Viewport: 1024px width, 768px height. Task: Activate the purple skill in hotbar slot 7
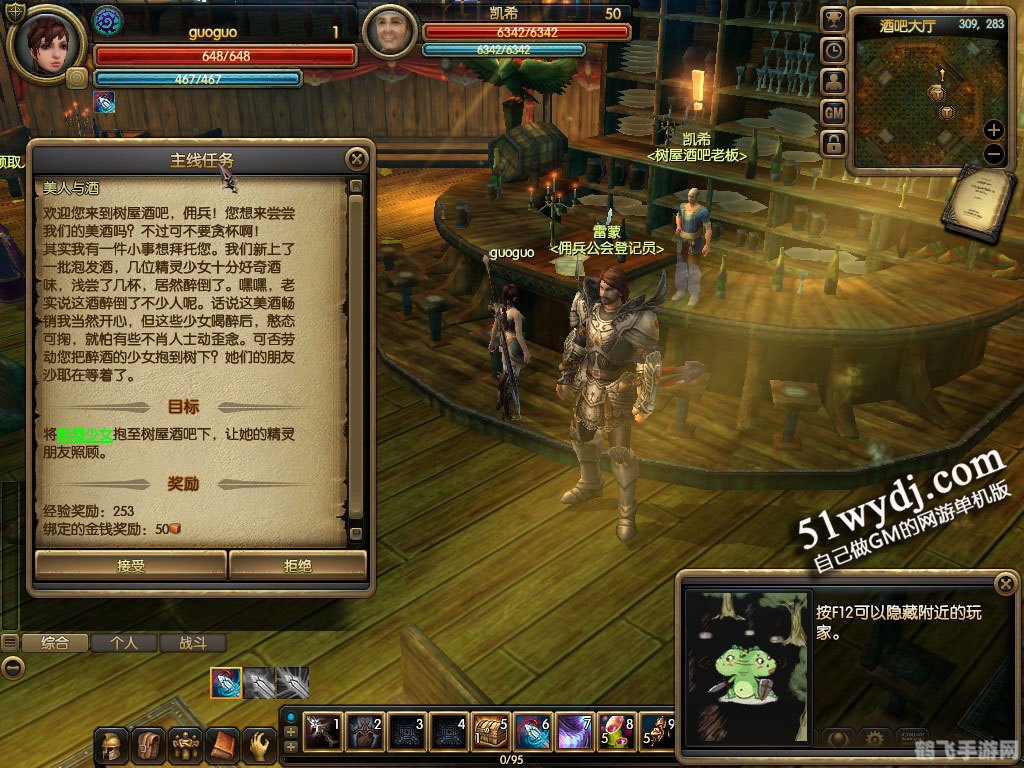576,732
